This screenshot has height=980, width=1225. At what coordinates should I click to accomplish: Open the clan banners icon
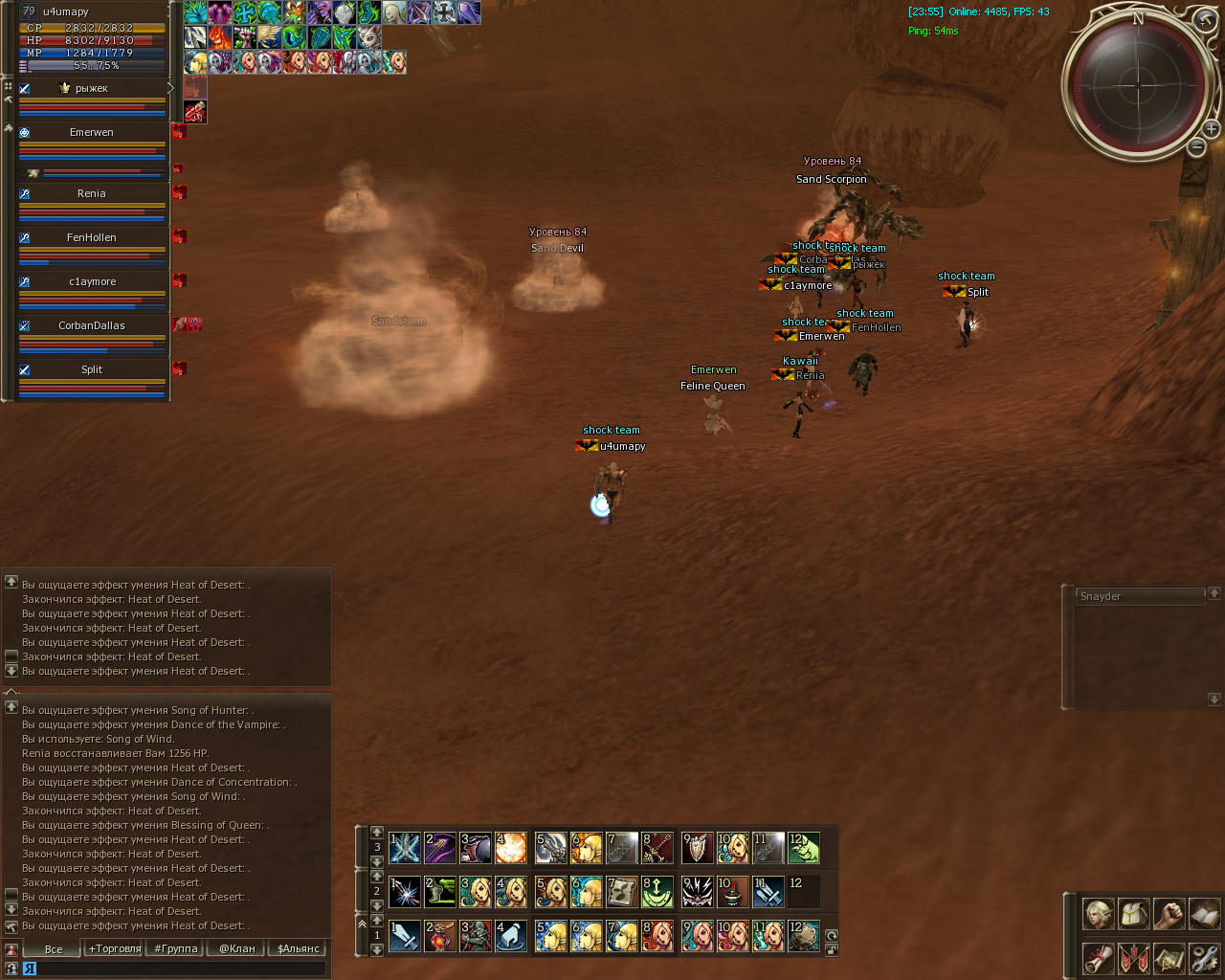(1133, 958)
